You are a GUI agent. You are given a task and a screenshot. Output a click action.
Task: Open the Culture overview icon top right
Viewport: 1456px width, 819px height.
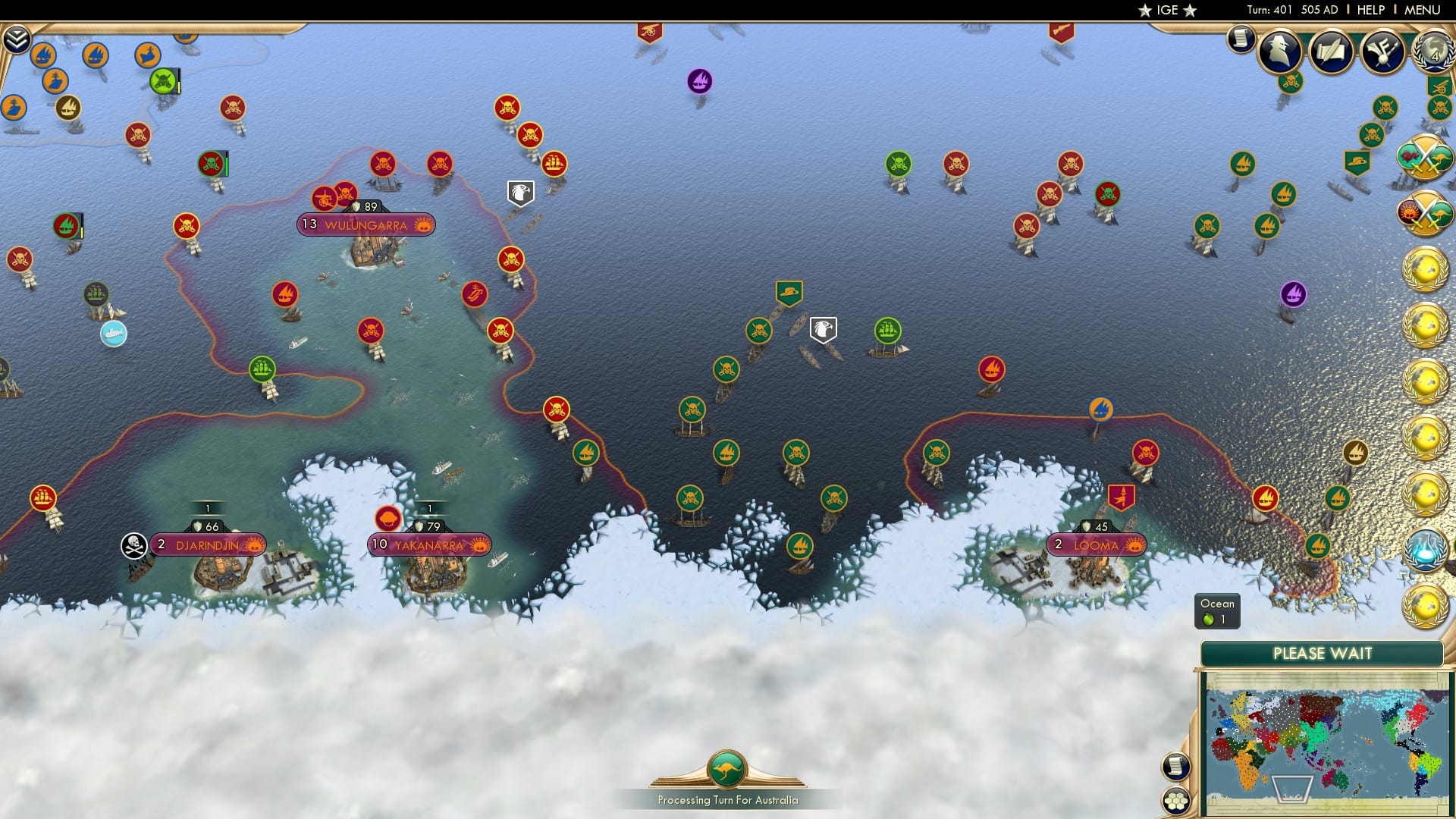(1382, 52)
